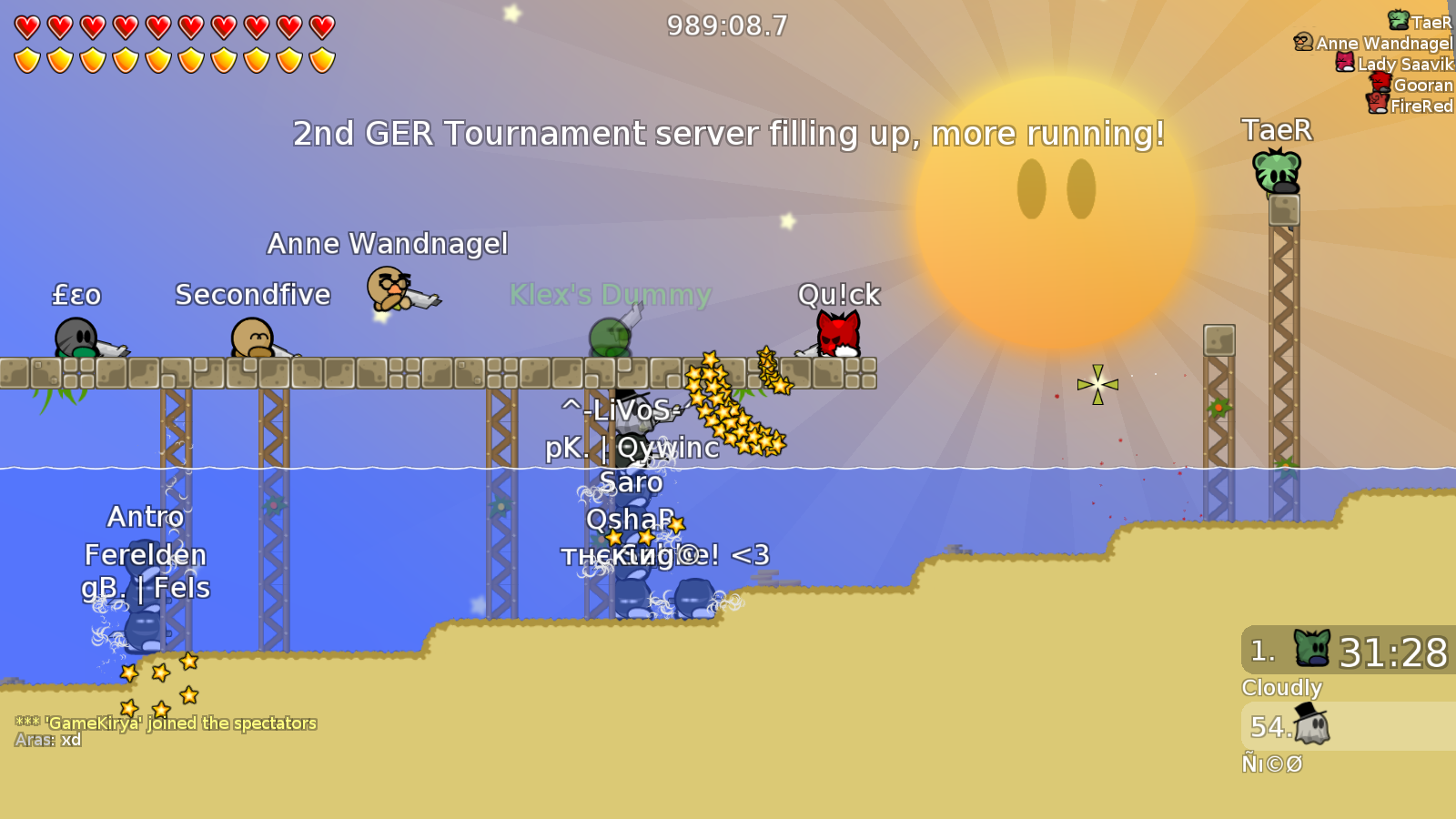This screenshot has width=1456, height=819.
Task: Select the first heart in the health bar
Action: pyautogui.click(x=25, y=26)
